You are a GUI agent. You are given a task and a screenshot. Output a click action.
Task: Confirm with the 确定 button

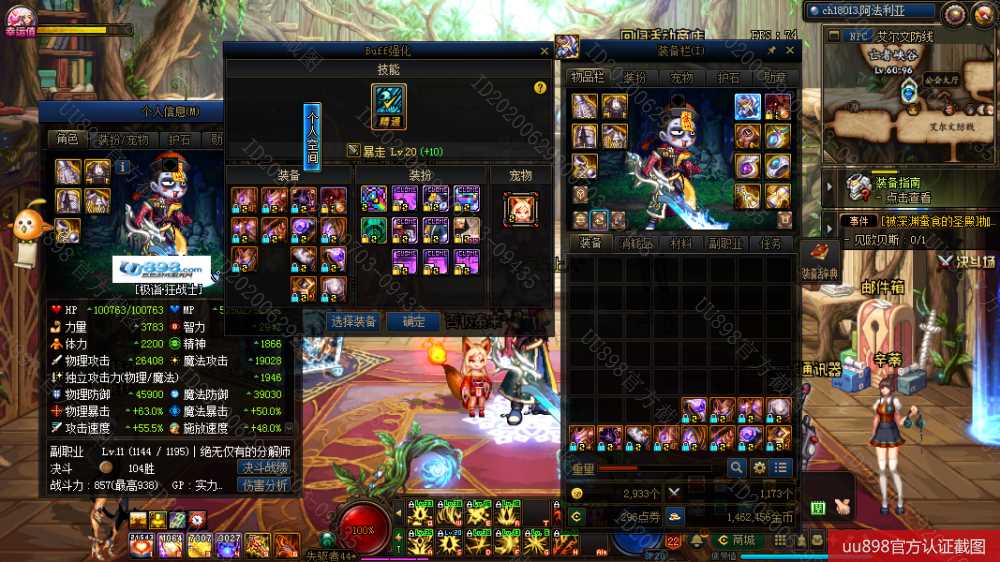[x=413, y=321]
